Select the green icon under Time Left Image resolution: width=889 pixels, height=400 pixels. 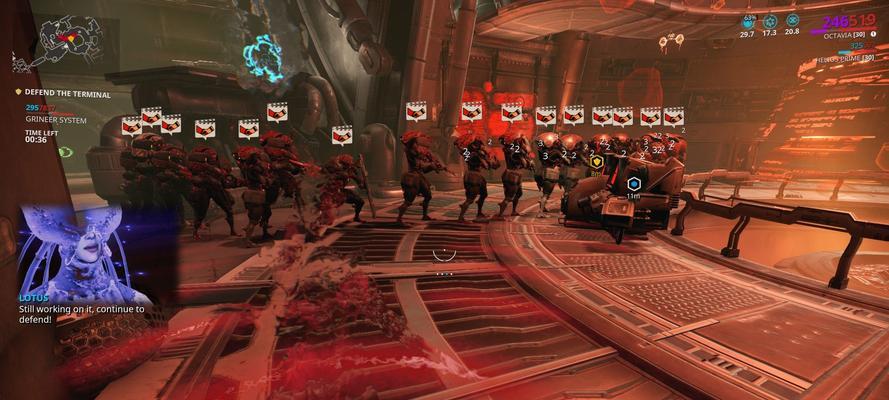(65, 152)
